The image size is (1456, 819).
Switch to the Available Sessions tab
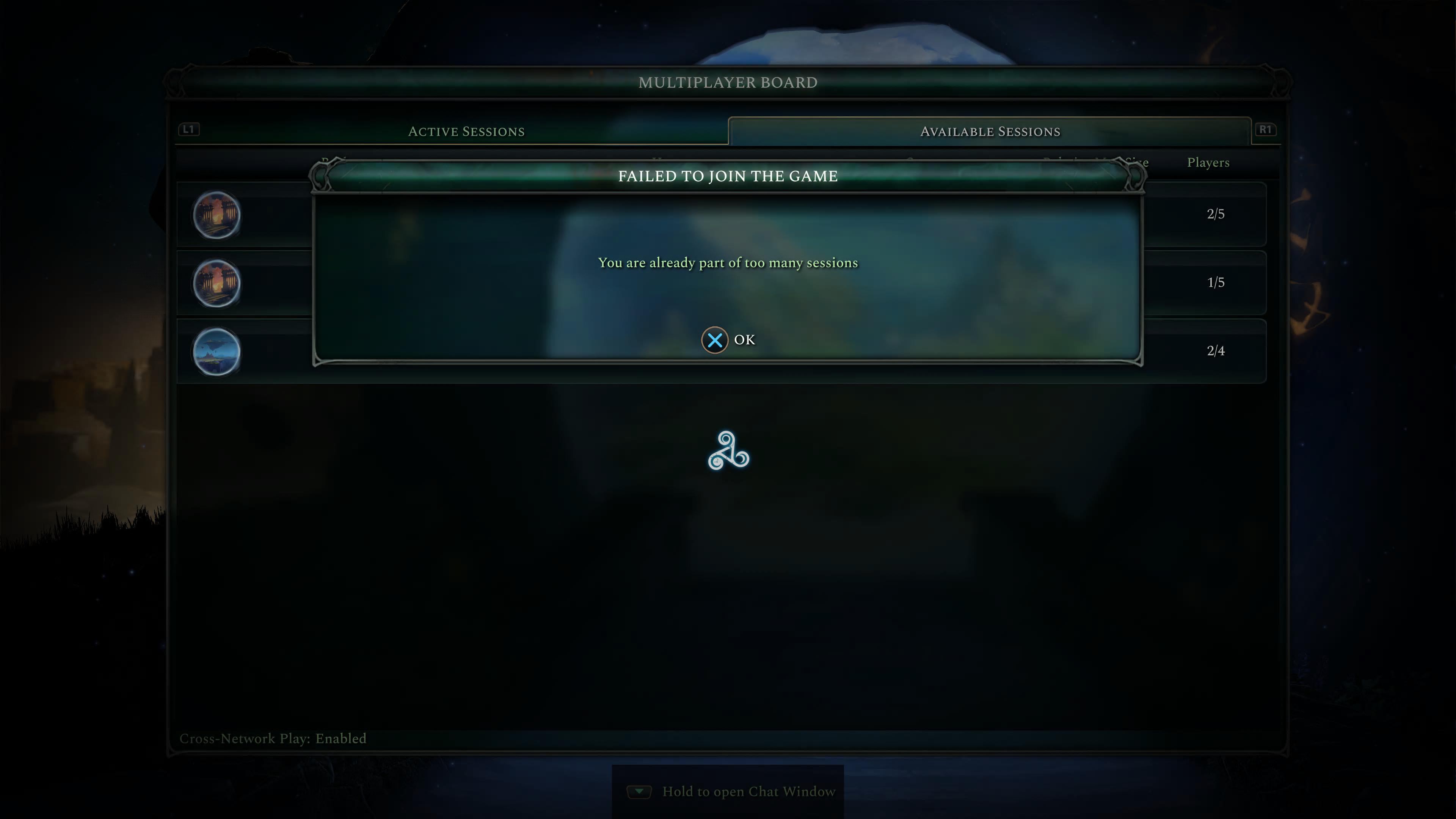click(x=990, y=131)
